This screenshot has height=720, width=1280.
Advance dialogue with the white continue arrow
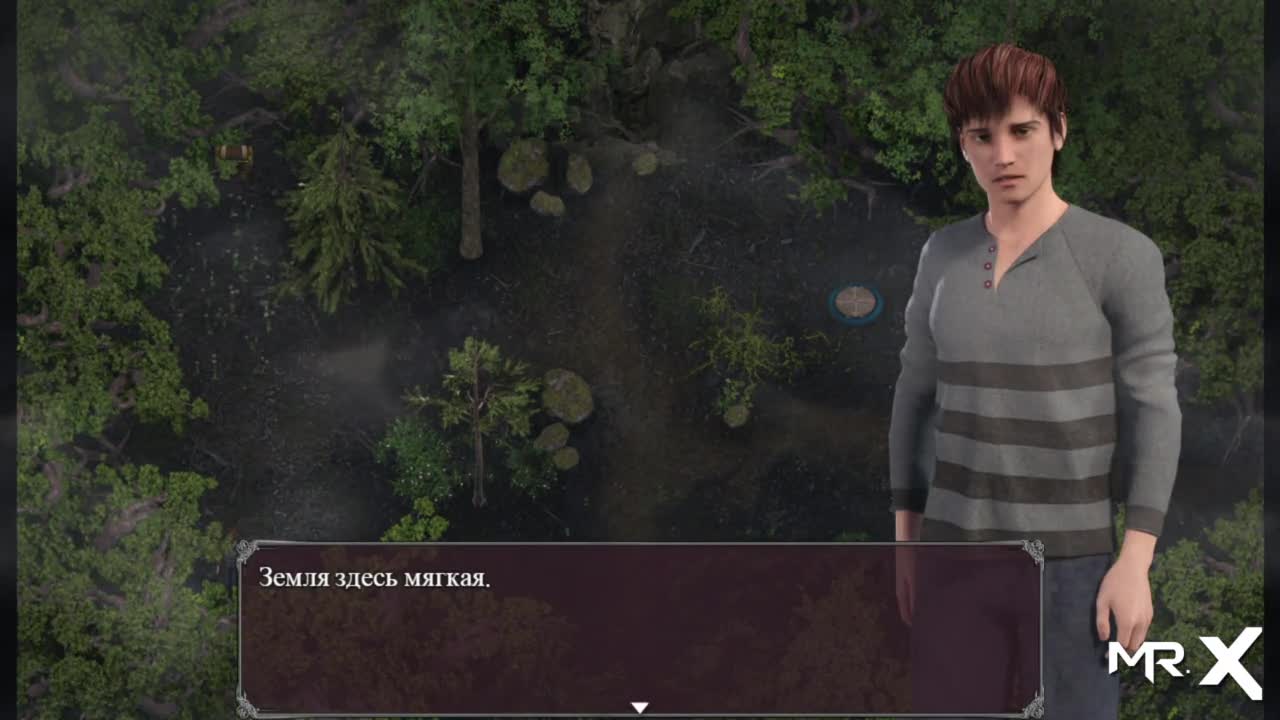click(x=640, y=707)
